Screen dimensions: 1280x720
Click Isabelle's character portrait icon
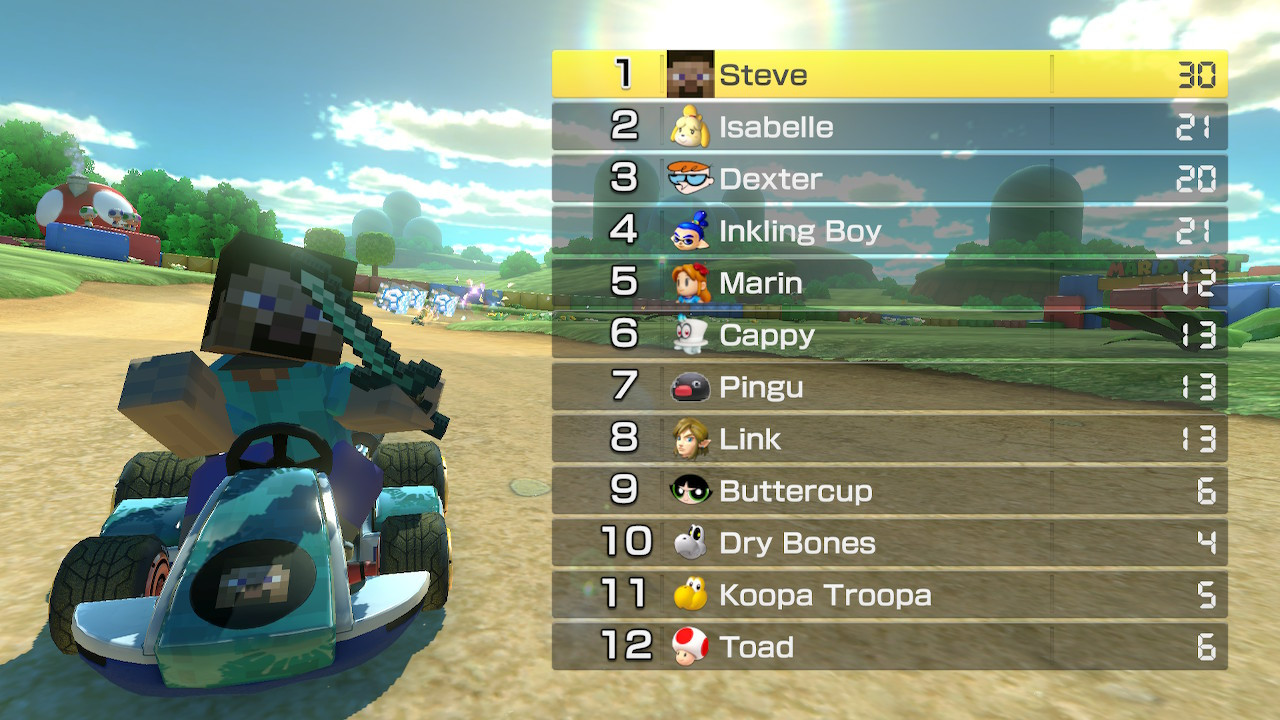(691, 126)
